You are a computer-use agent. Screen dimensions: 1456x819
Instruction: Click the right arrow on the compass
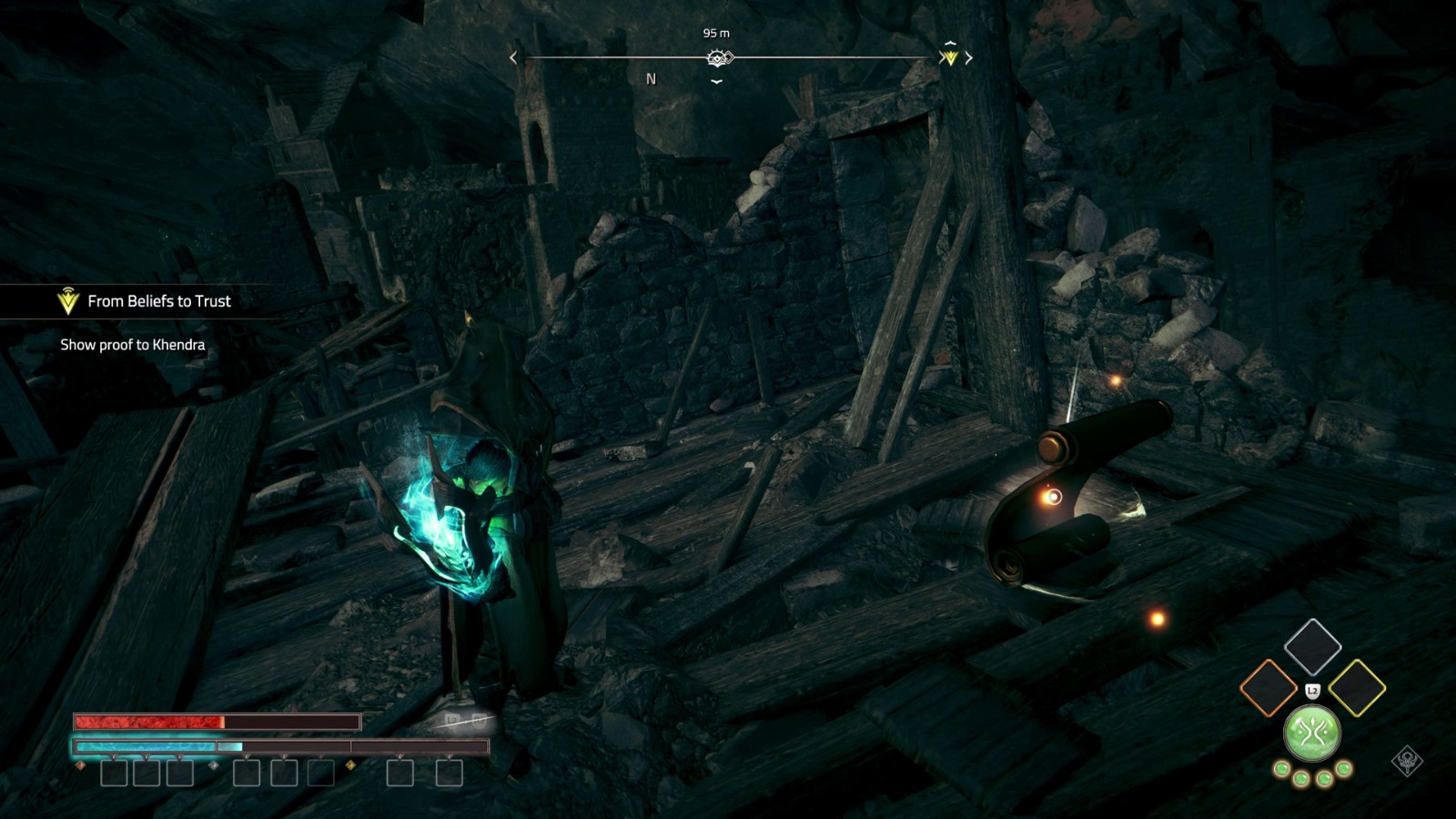(x=969, y=58)
